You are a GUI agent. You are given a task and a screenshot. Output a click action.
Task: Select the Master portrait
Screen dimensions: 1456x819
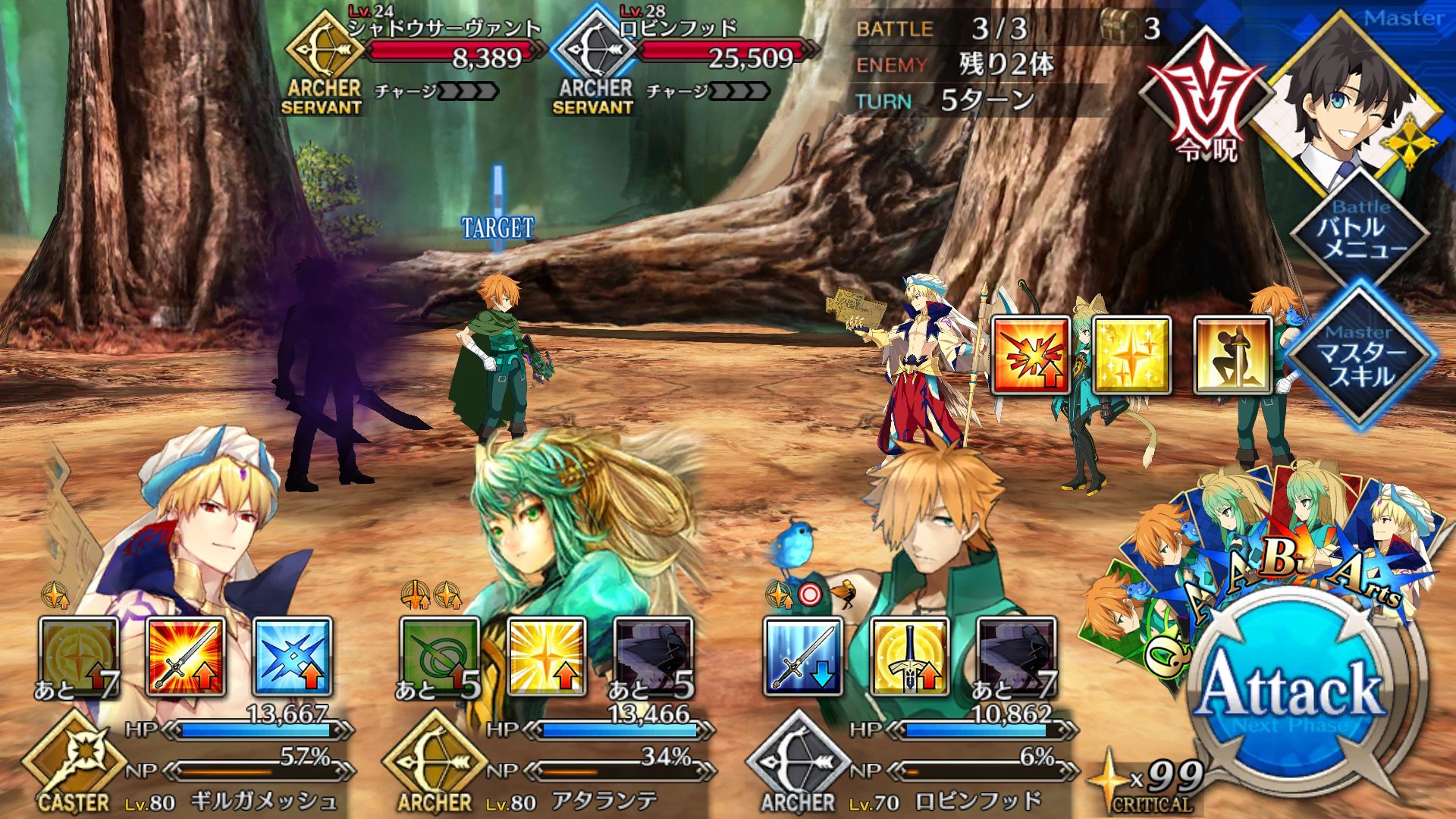[1346, 106]
